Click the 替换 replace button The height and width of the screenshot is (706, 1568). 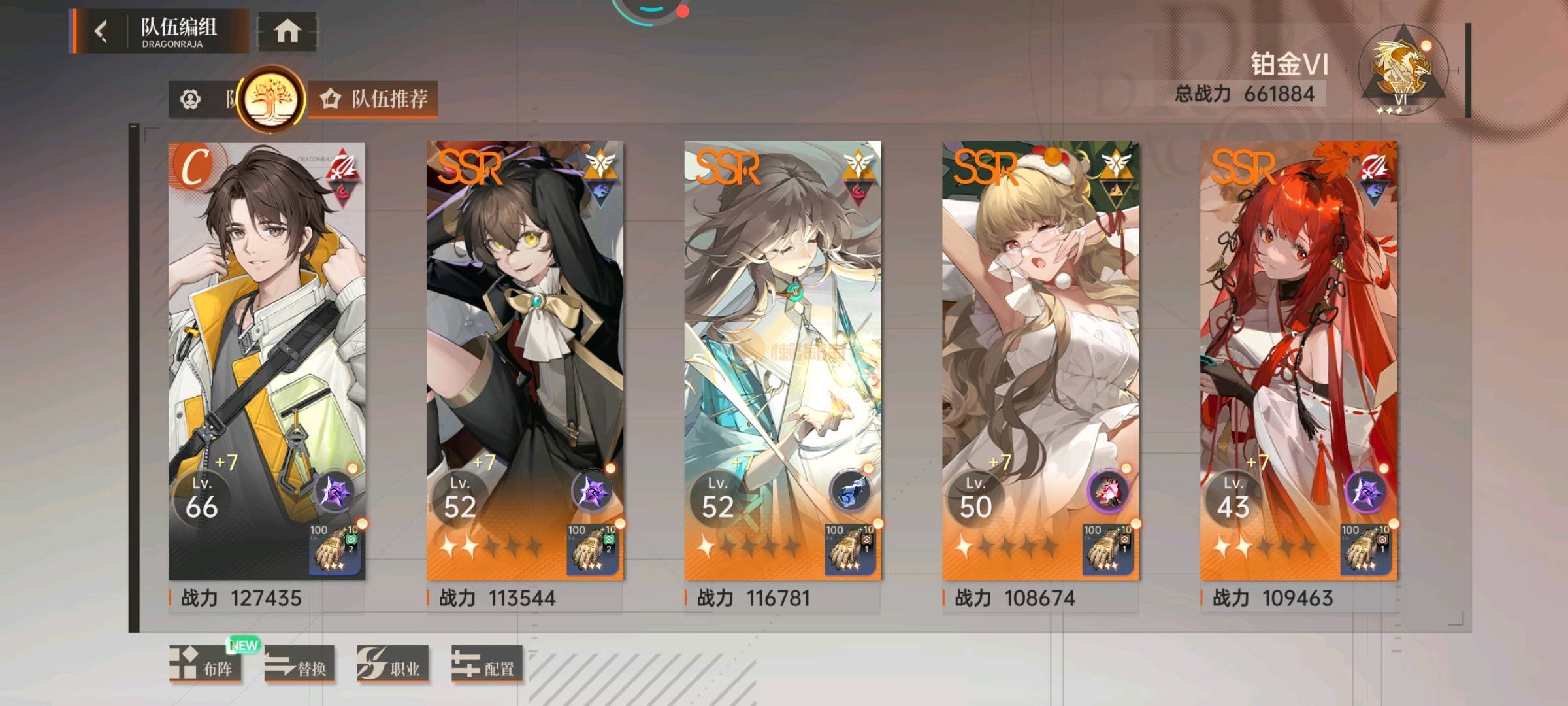[x=299, y=665]
